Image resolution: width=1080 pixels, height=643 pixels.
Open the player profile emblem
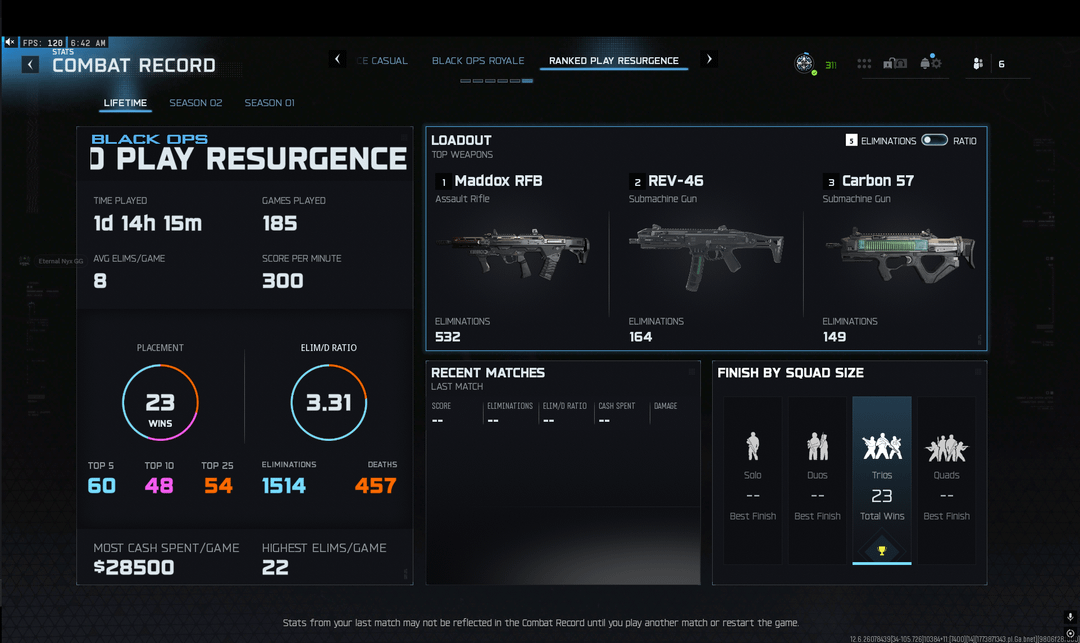click(804, 63)
